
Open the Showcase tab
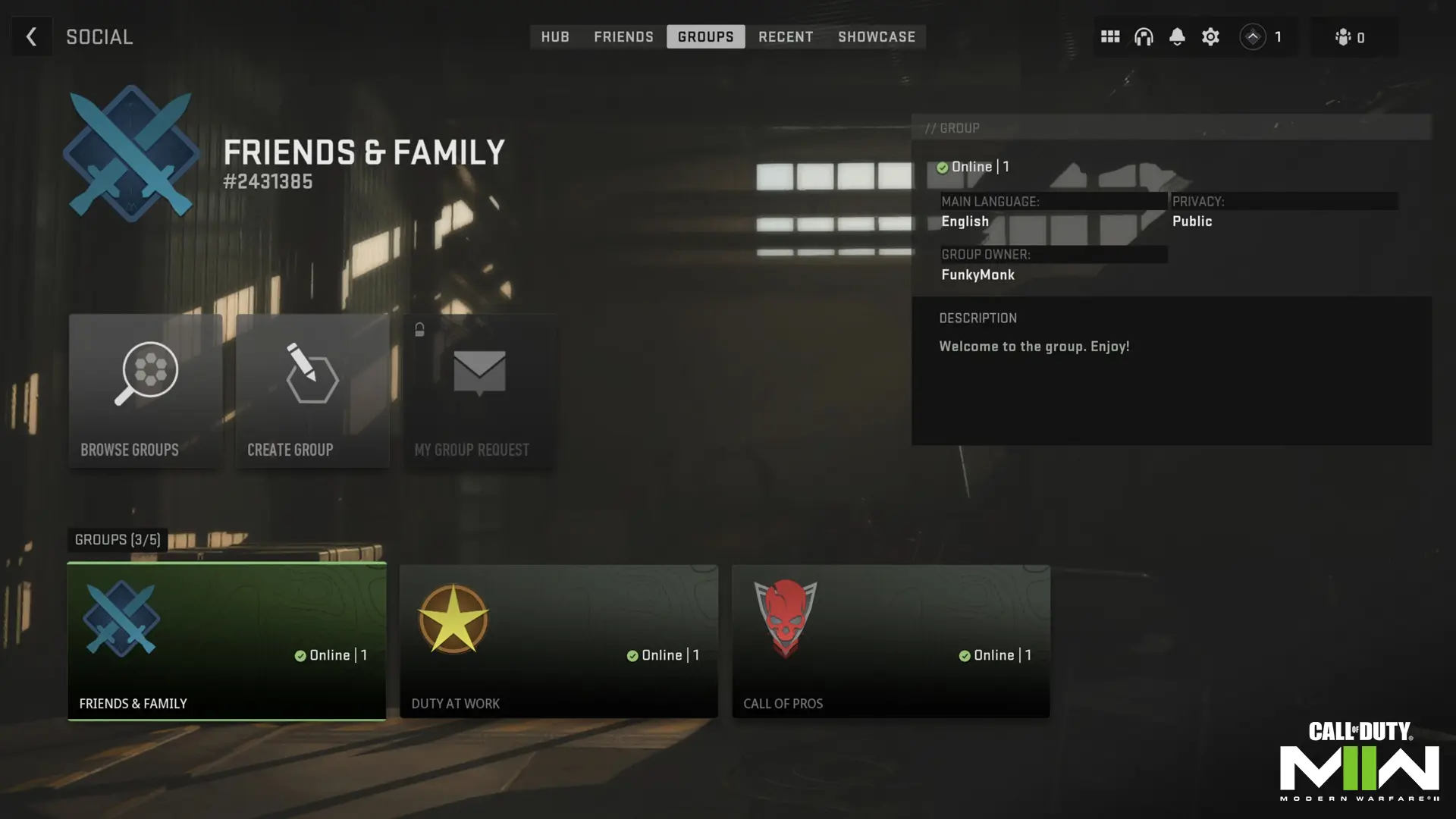point(877,36)
